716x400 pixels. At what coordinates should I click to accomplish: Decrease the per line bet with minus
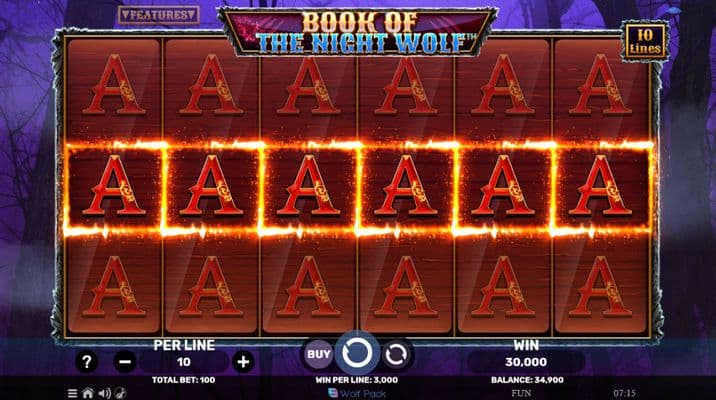125,362
